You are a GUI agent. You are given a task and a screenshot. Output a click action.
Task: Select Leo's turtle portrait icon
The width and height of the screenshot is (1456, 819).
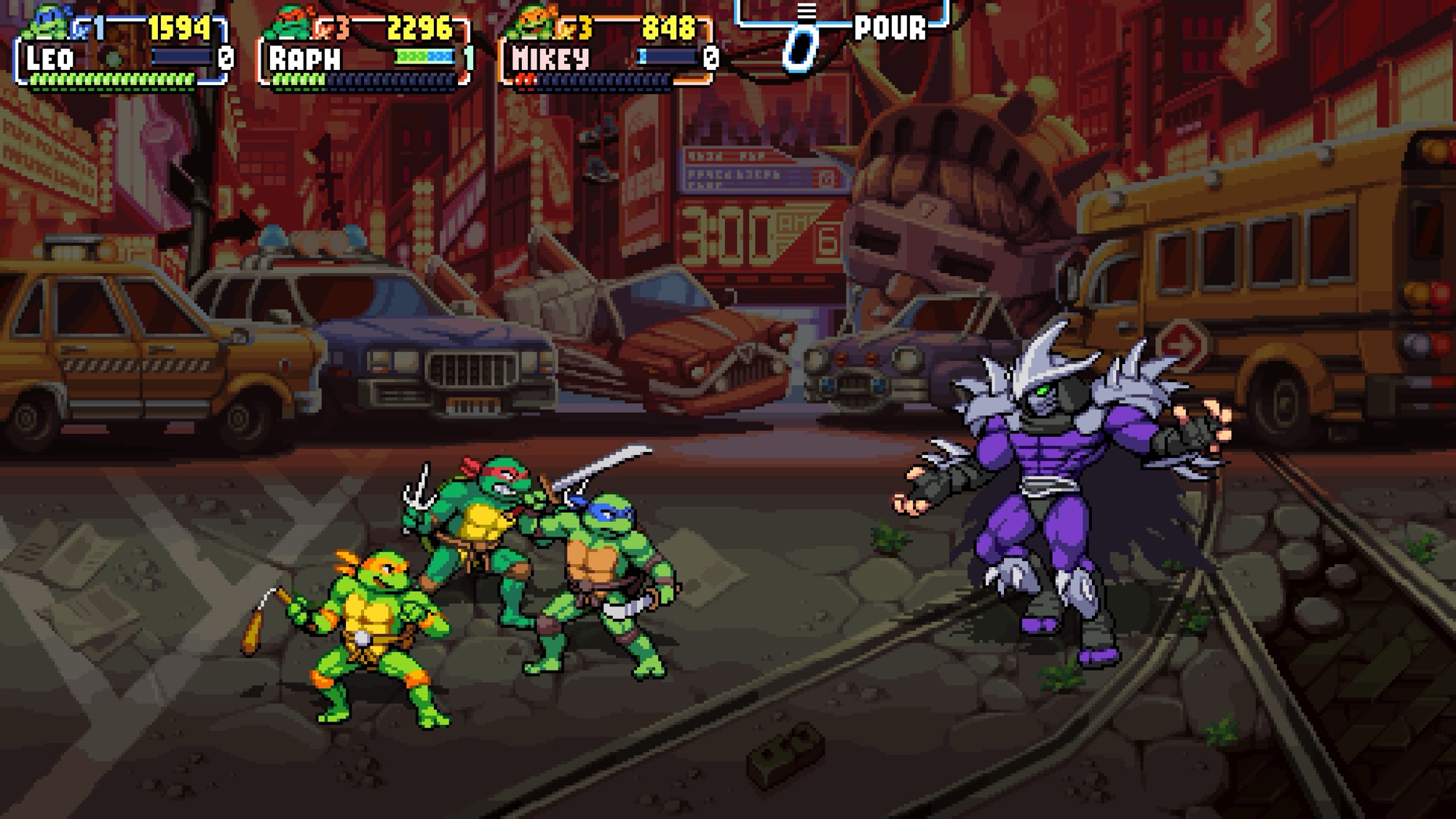pyautogui.click(x=48, y=22)
